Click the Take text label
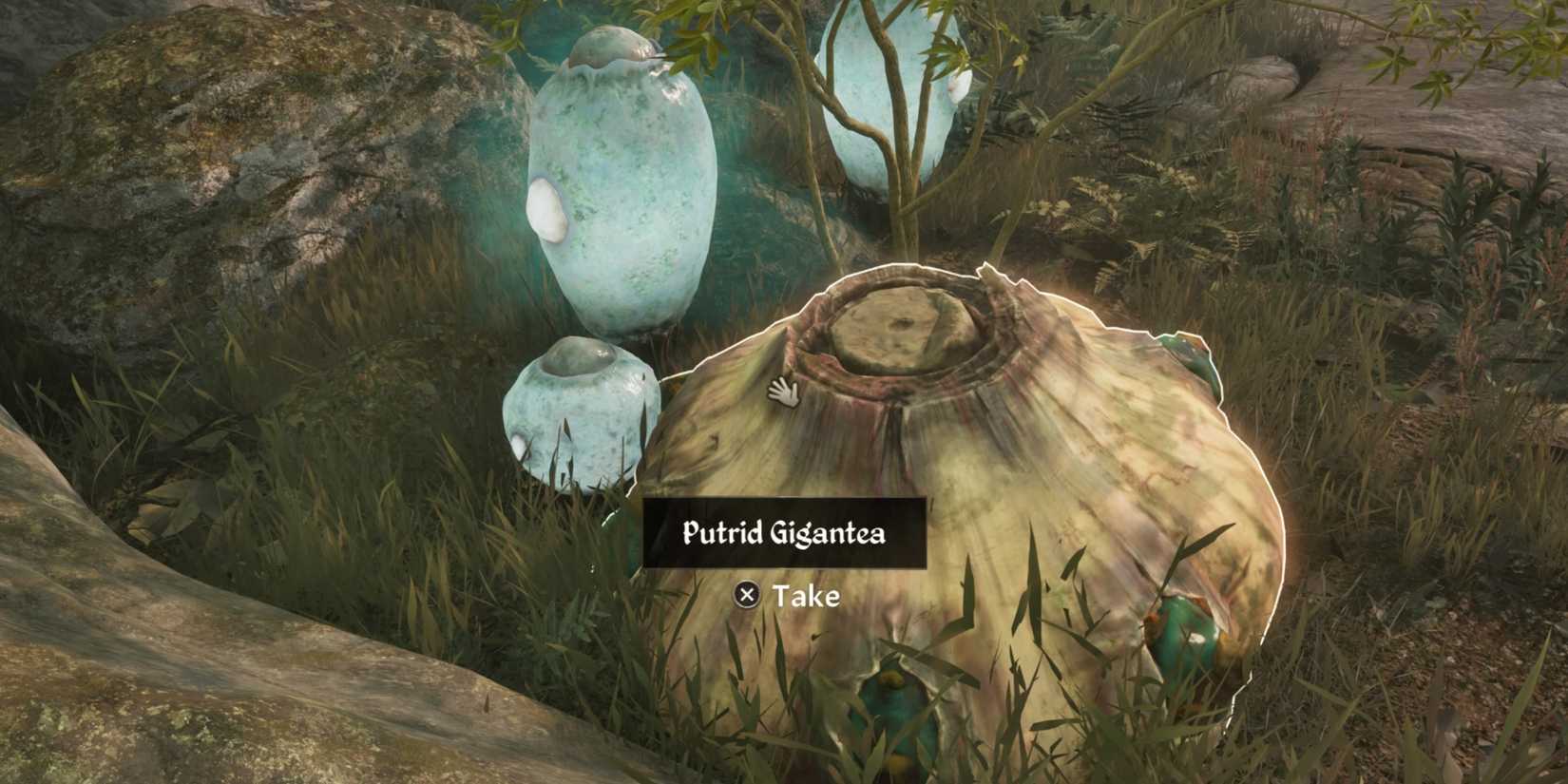The height and width of the screenshot is (784, 1568). coord(807,598)
